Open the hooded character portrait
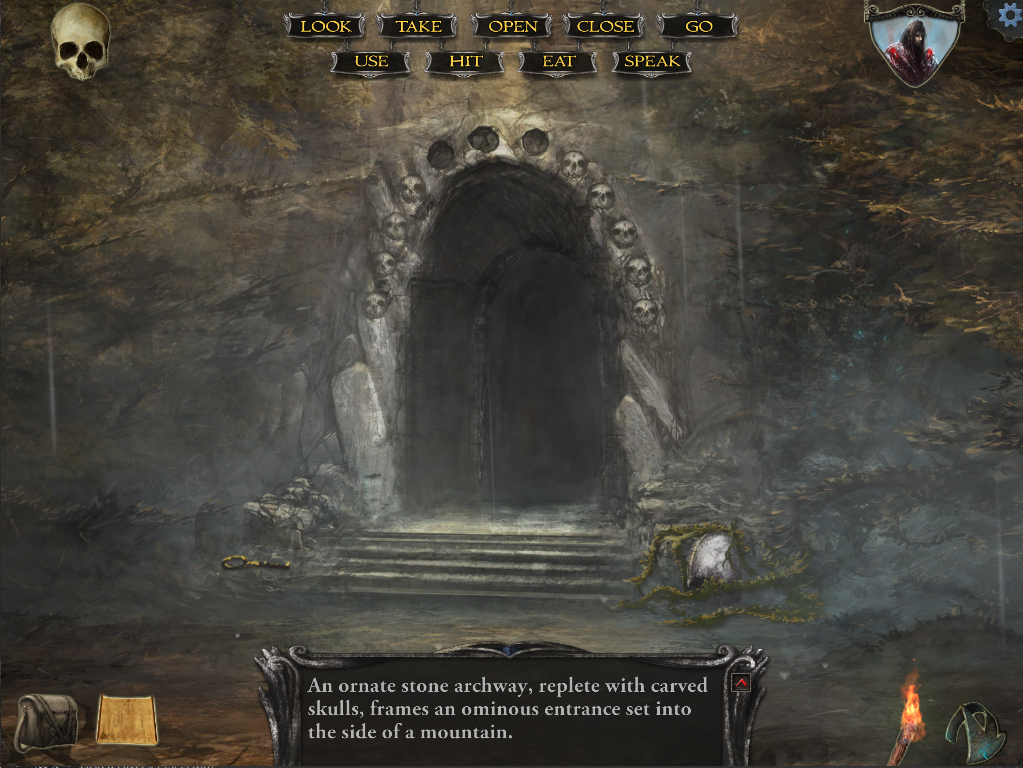Viewport: 1023px width, 768px height. coord(914,45)
